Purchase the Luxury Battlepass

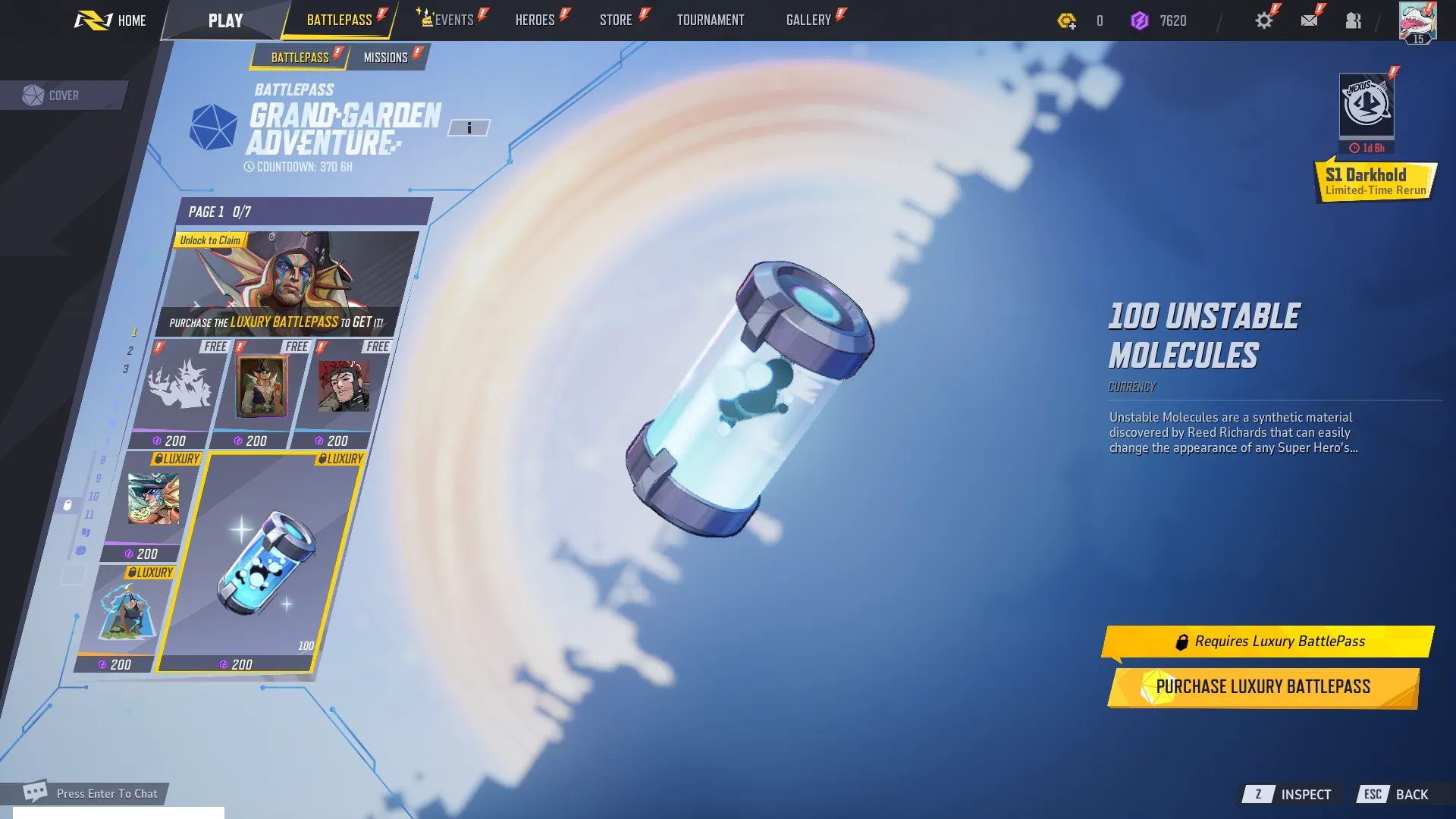coord(1263,687)
